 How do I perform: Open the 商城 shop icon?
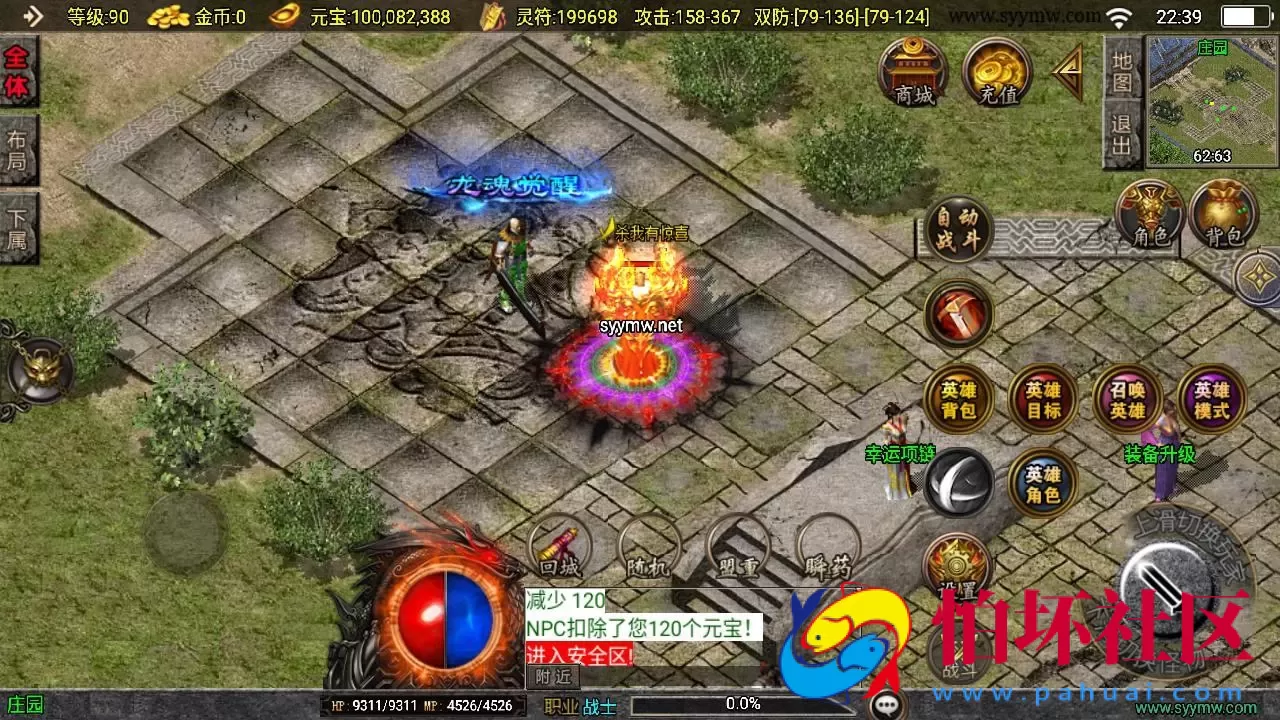tap(915, 70)
